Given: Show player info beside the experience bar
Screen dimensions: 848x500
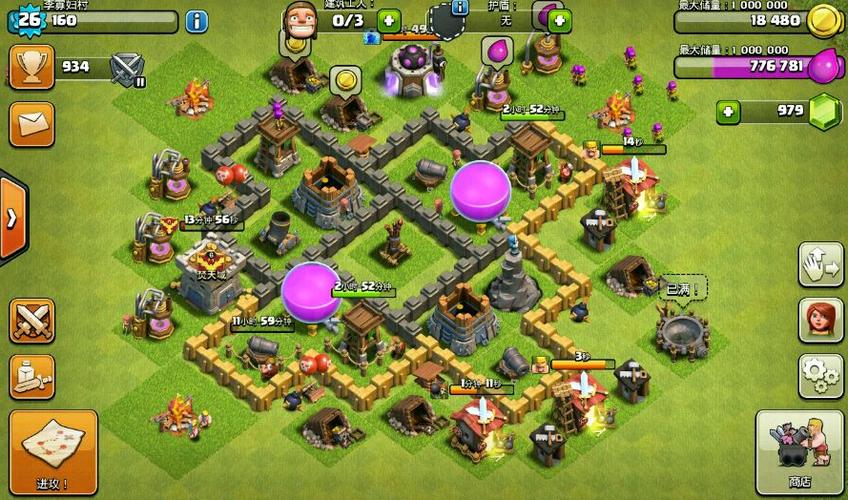Looking at the screenshot, I should tap(197, 20).
